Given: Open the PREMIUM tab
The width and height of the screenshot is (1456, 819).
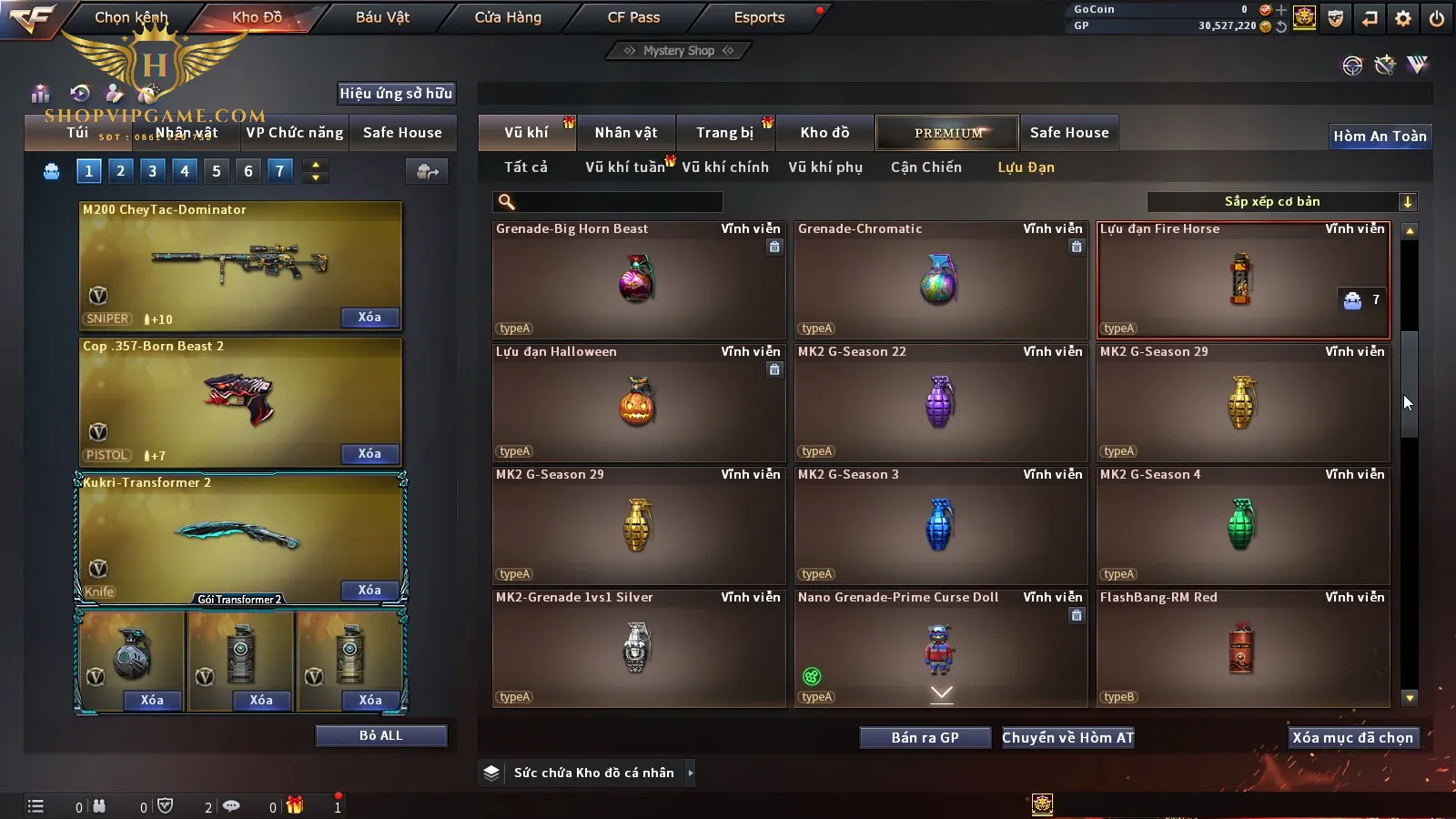Looking at the screenshot, I should point(947,133).
